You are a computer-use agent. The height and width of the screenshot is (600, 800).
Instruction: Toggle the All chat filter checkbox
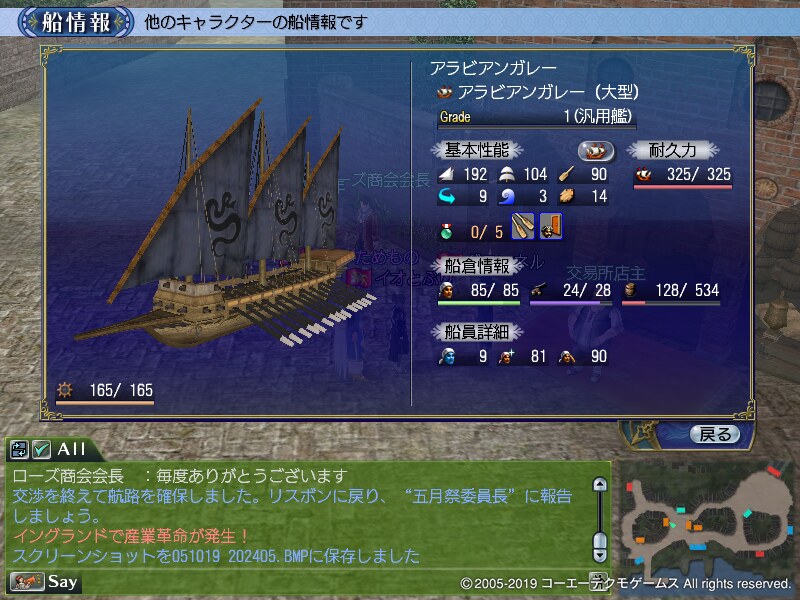42,449
